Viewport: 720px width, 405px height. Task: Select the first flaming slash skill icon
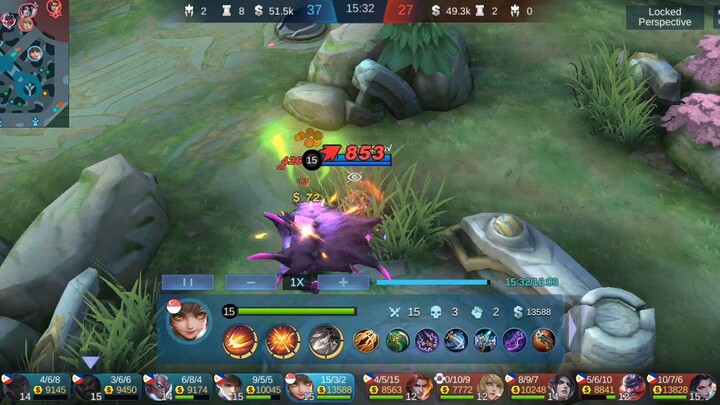point(240,340)
